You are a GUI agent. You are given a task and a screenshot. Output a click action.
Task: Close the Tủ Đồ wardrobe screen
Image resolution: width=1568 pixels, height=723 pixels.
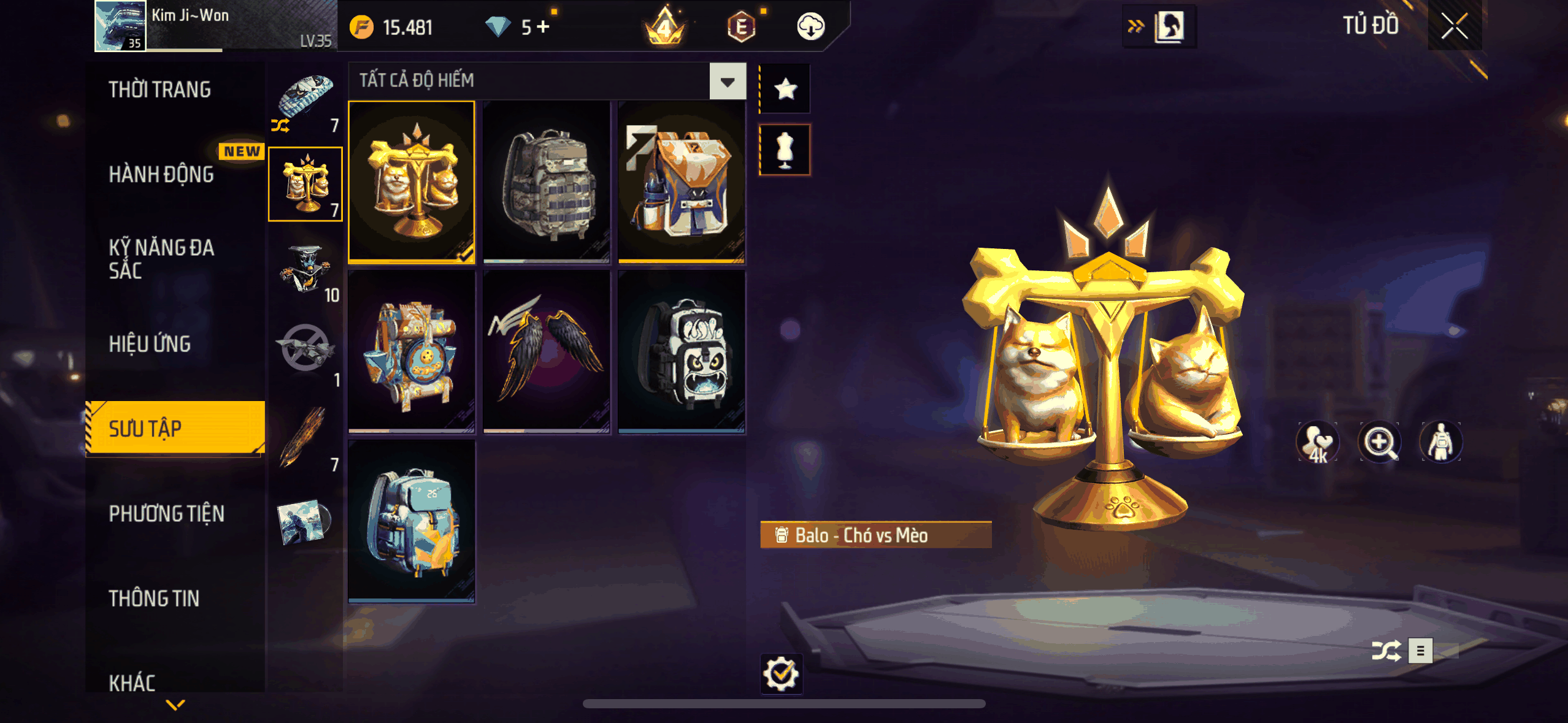(x=1454, y=26)
